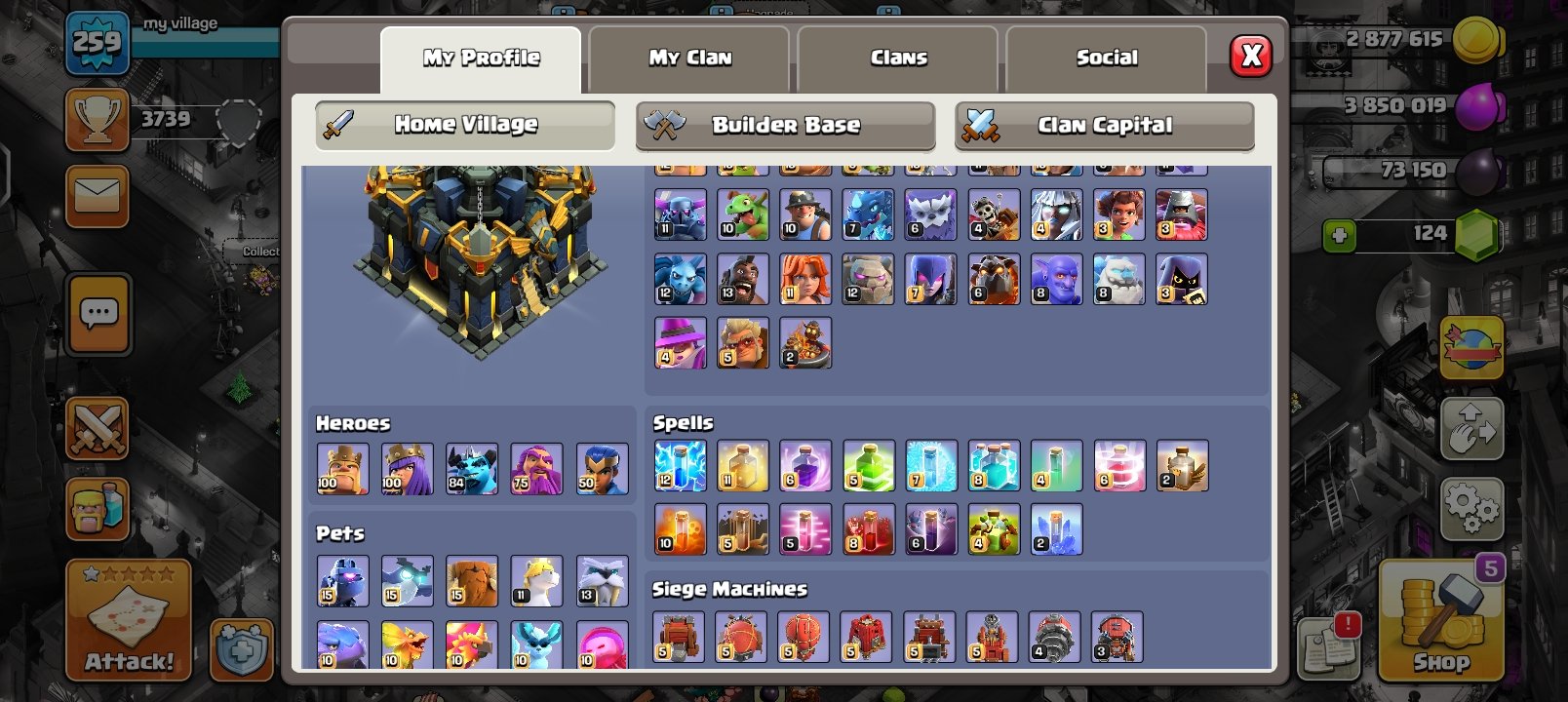Open the Archer Queen hero info
The image size is (1568, 702).
pyautogui.click(x=408, y=468)
